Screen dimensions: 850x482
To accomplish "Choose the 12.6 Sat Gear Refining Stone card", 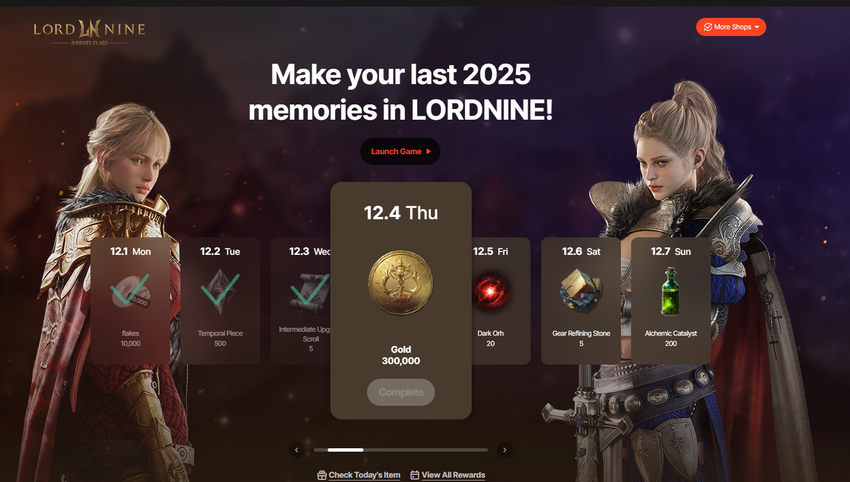I will pos(581,300).
